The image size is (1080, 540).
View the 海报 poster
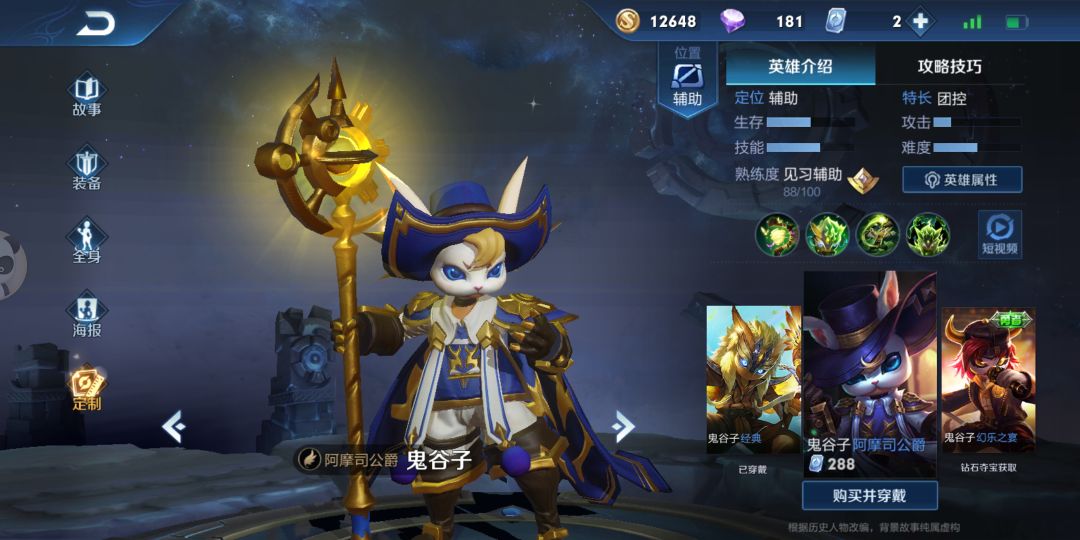click(x=86, y=314)
